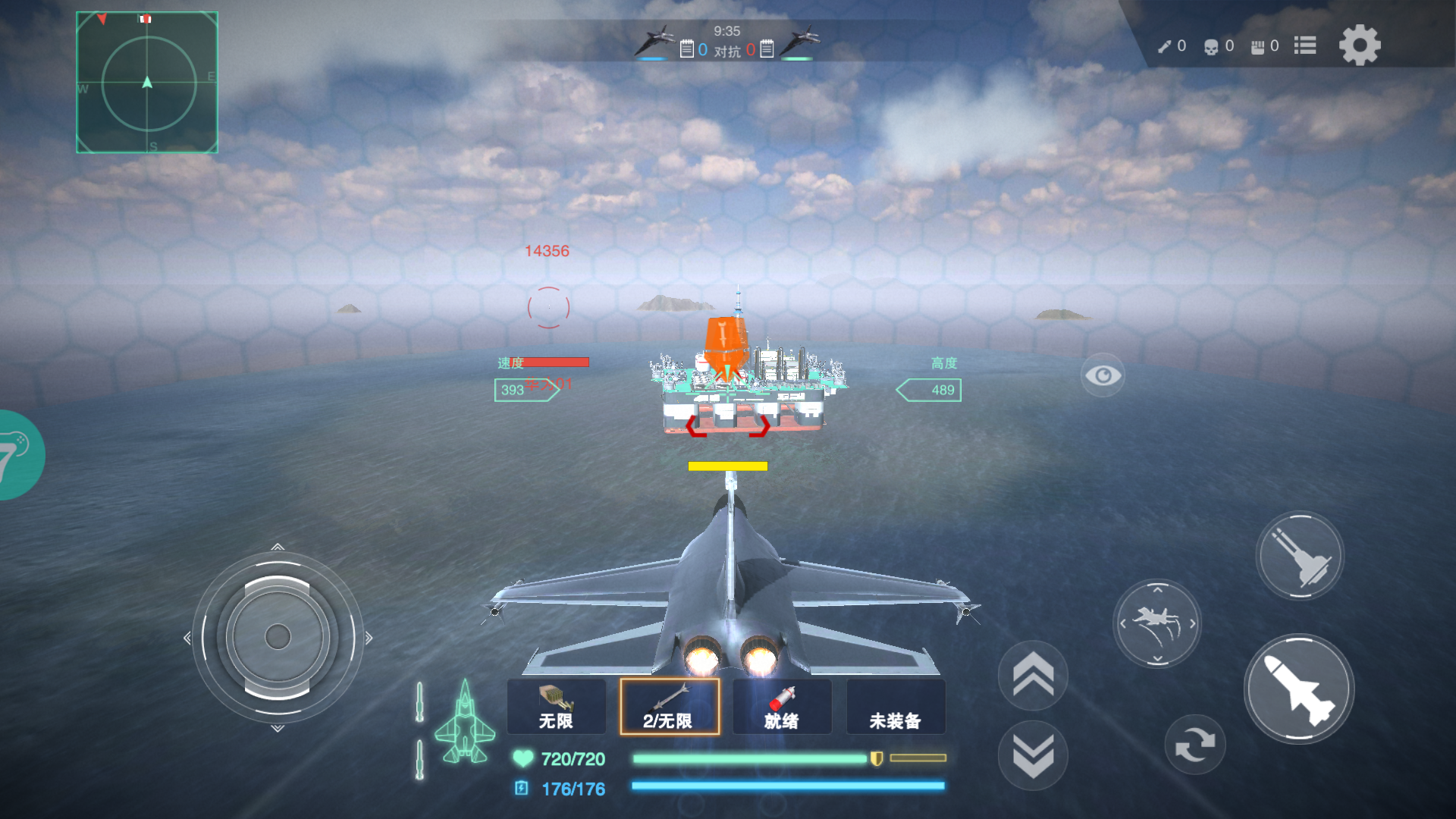Select the machine gun weapon slot

coord(556,707)
